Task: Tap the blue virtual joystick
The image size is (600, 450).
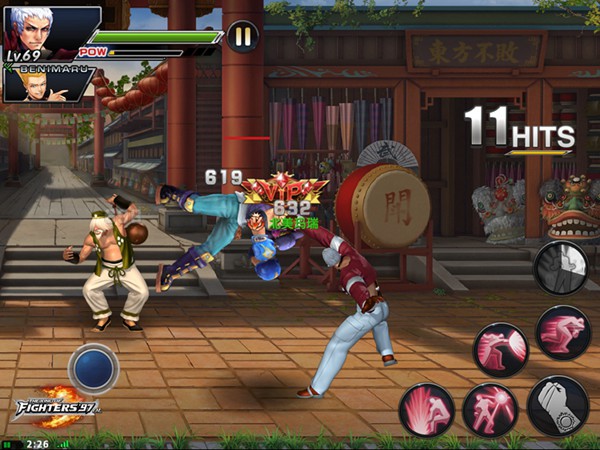Action: click(x=93, y=367)
